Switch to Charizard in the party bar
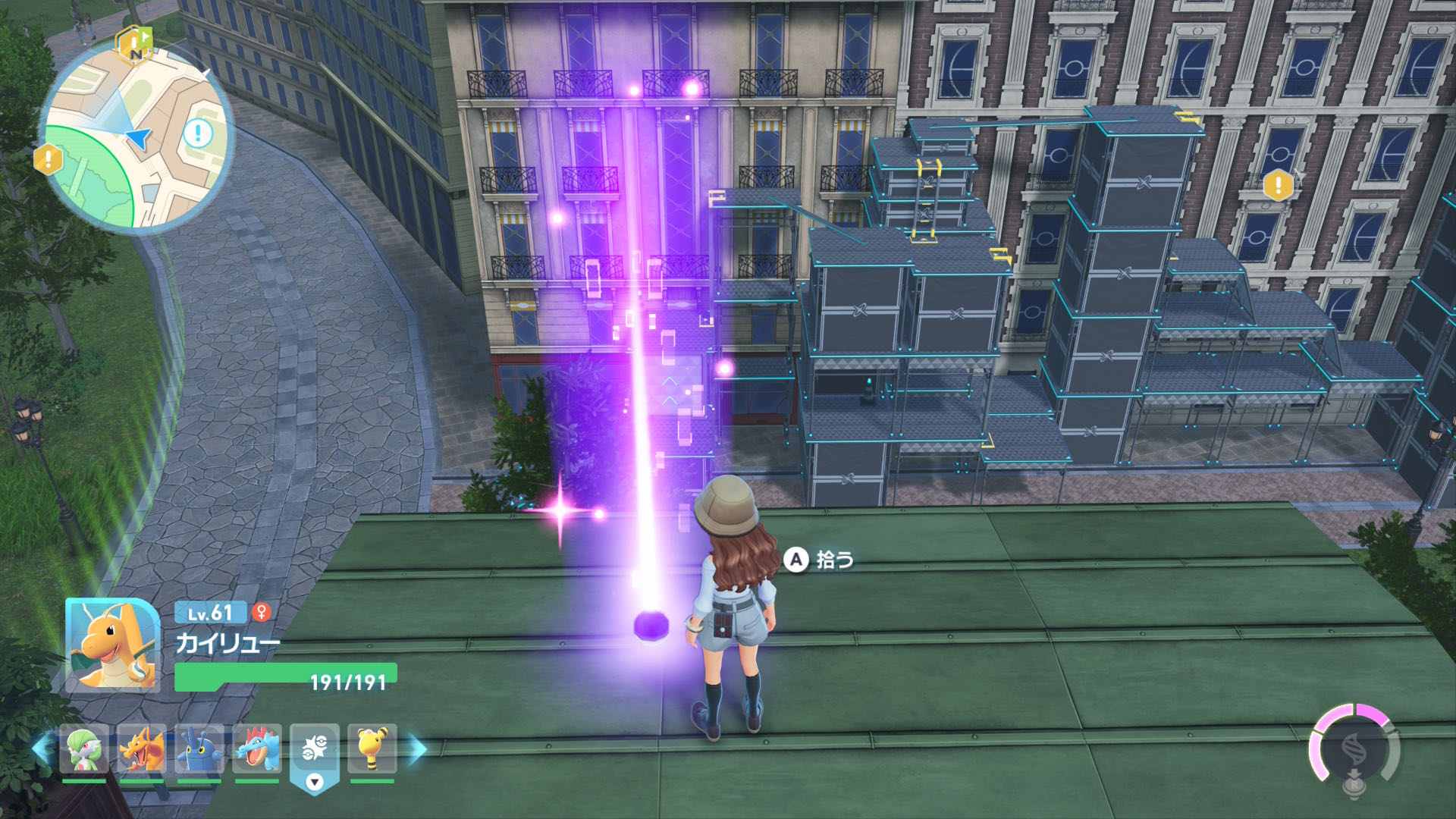This screenshot has width=1456, height=819. (142, 748)
